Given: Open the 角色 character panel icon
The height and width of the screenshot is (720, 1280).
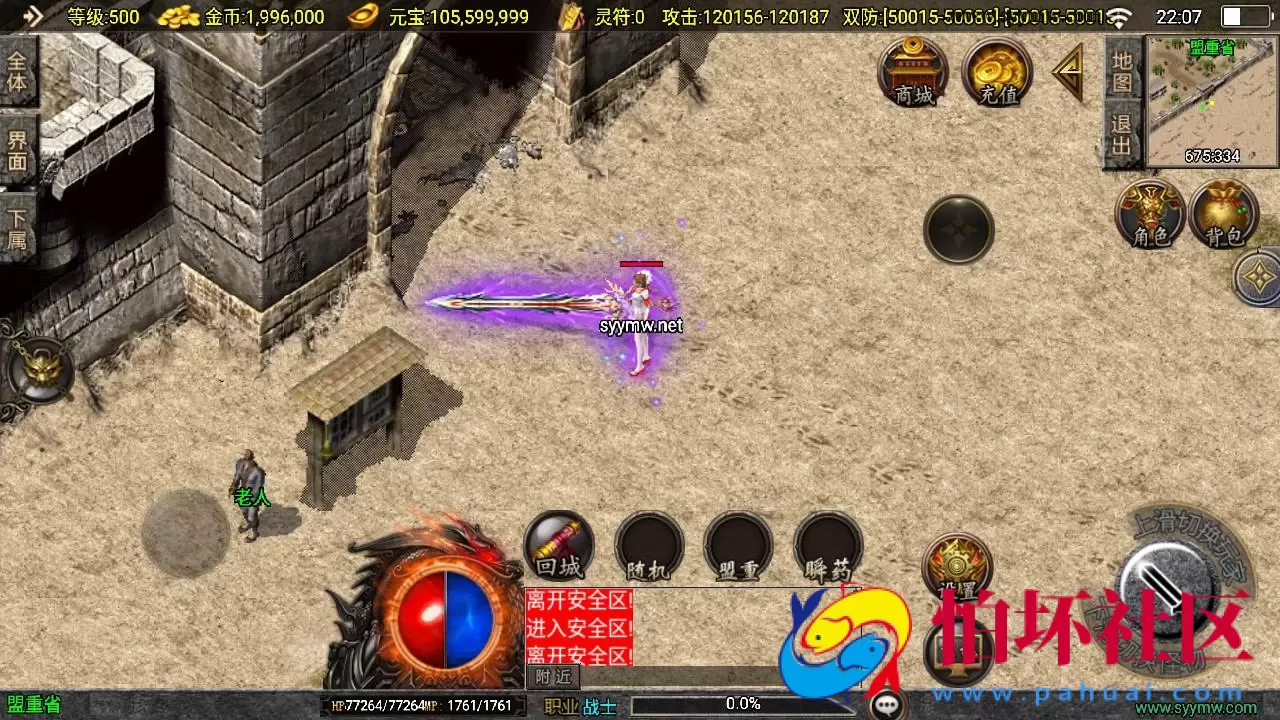Looking at the screenshot, I should (1151, 215).
